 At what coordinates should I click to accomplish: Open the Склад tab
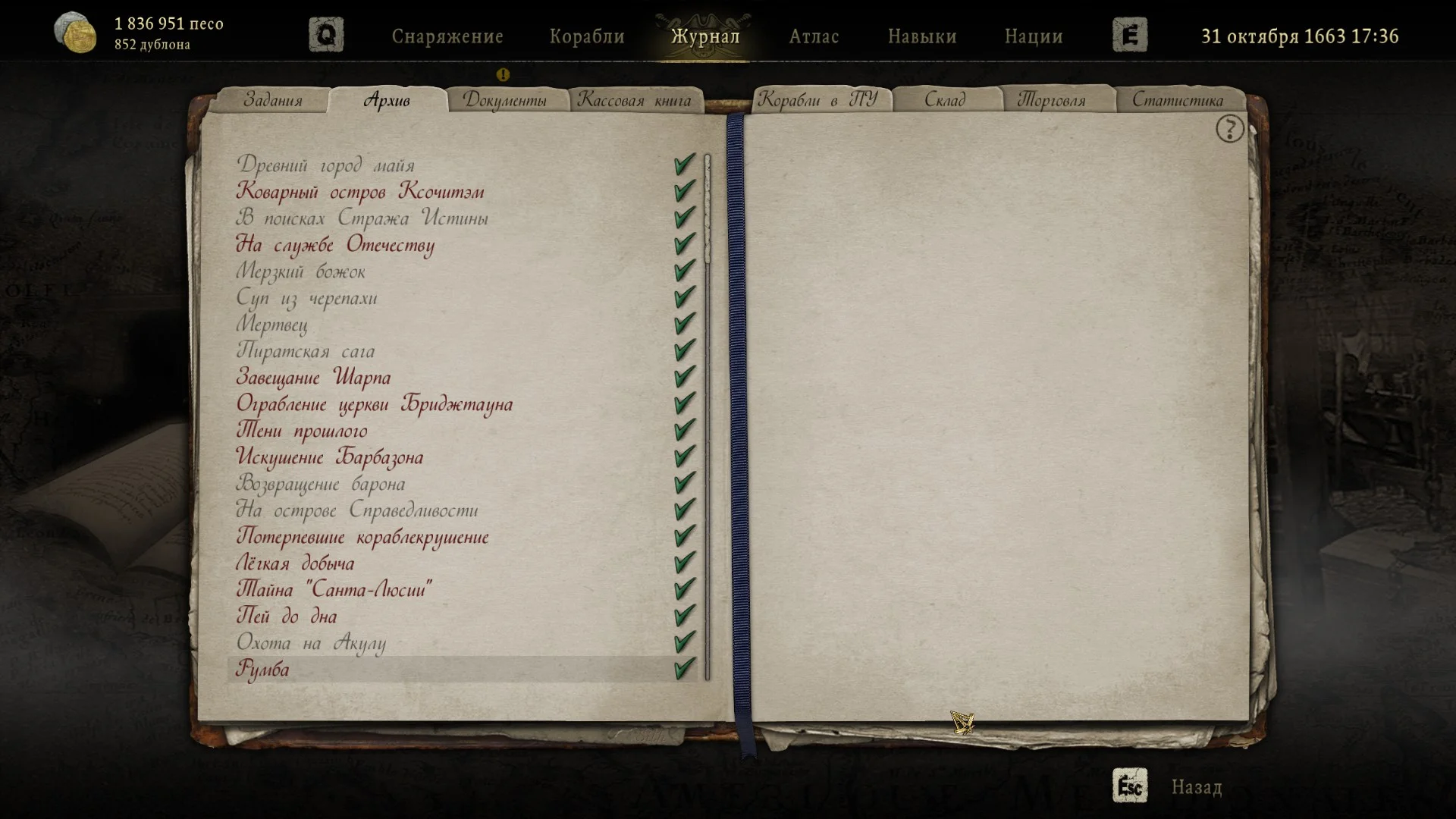tap(945, 100)
